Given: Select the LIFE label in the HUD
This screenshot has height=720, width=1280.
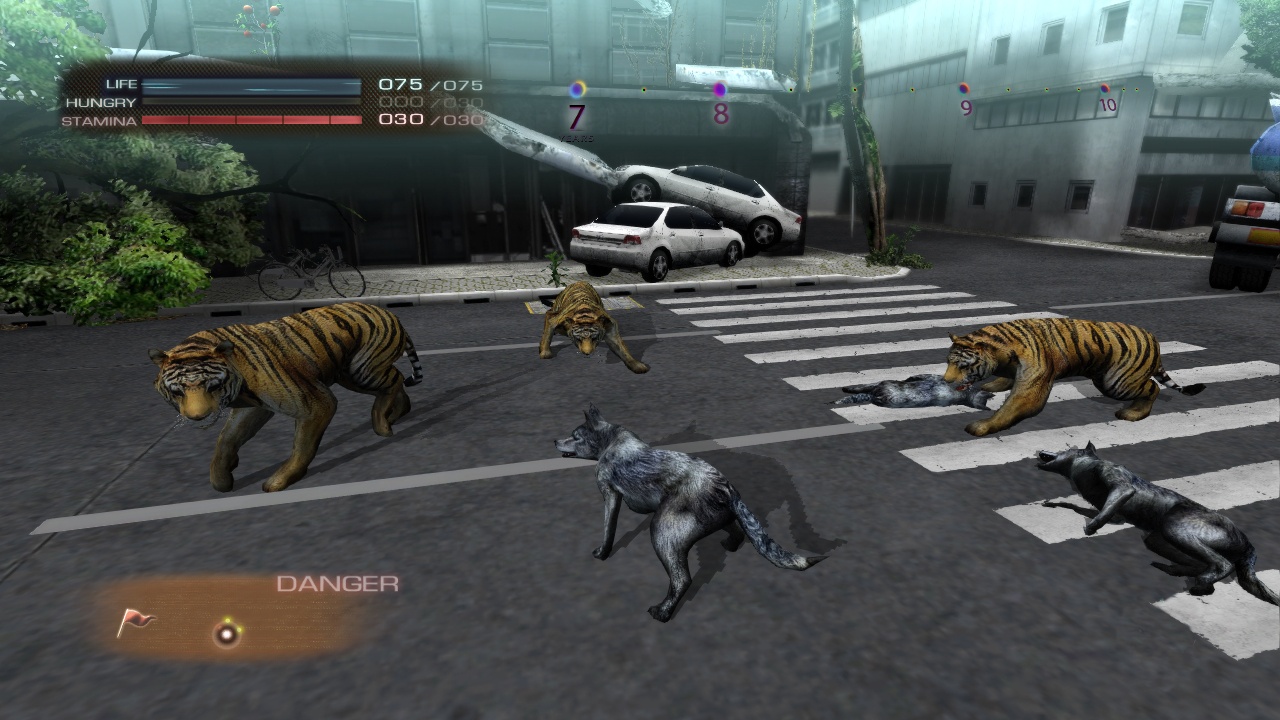Looking at the screenshot, I should pyautogui.click(x=120, y=84).
